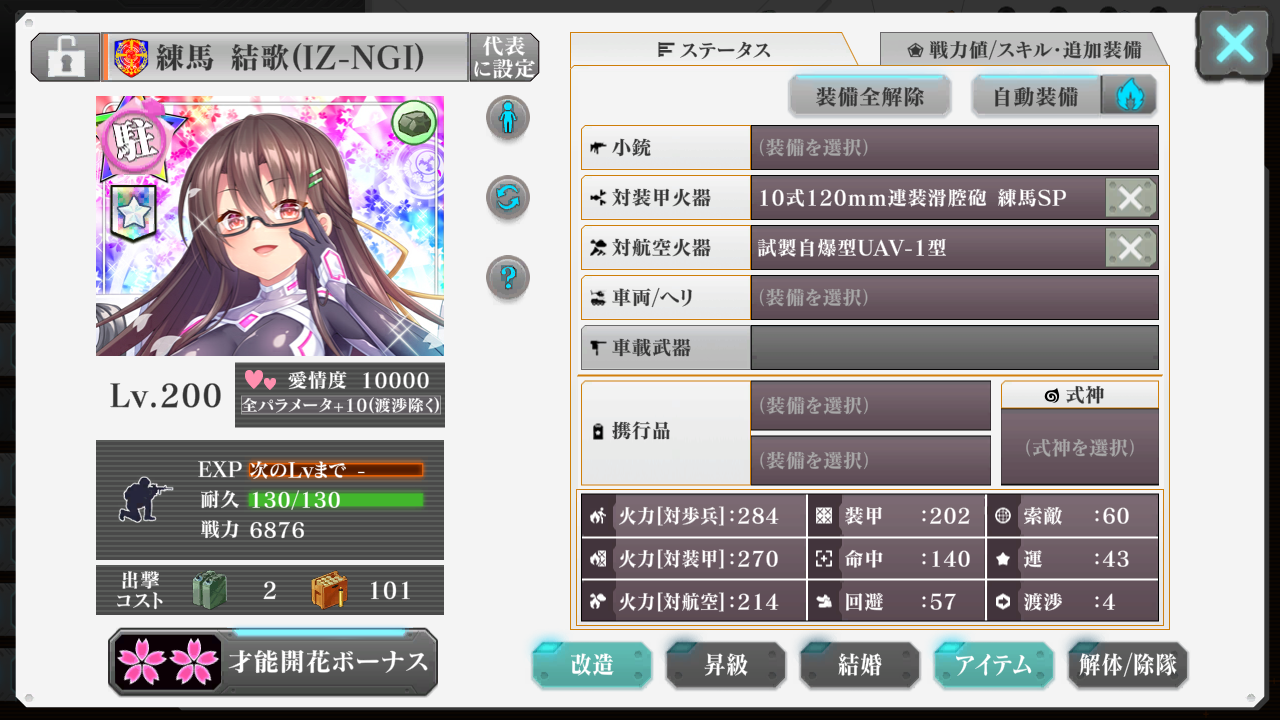Close the character status window
Screen dimensions: 1280x720
click(1234, 45)
